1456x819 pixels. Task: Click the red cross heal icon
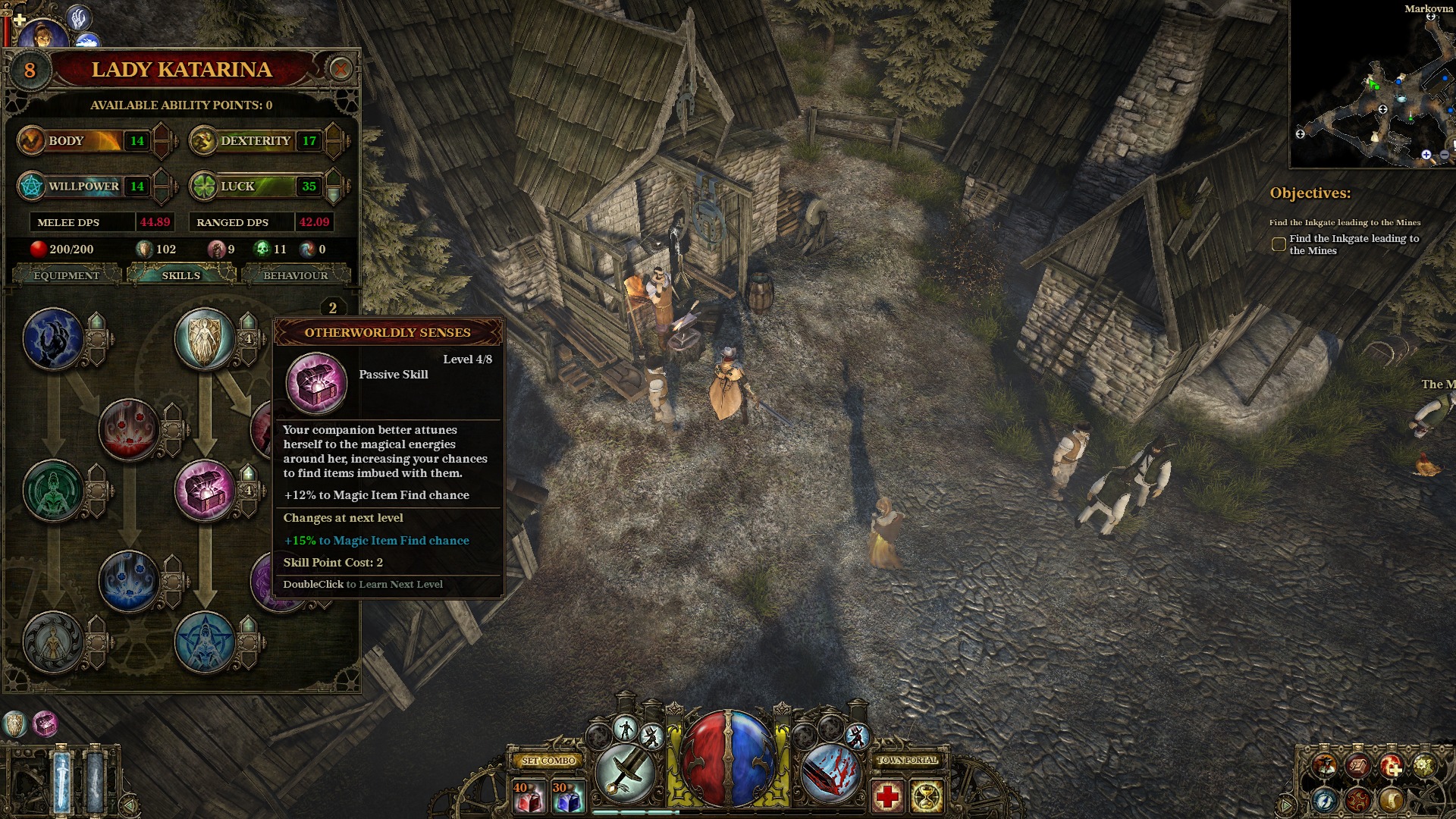tap(887, 797)
